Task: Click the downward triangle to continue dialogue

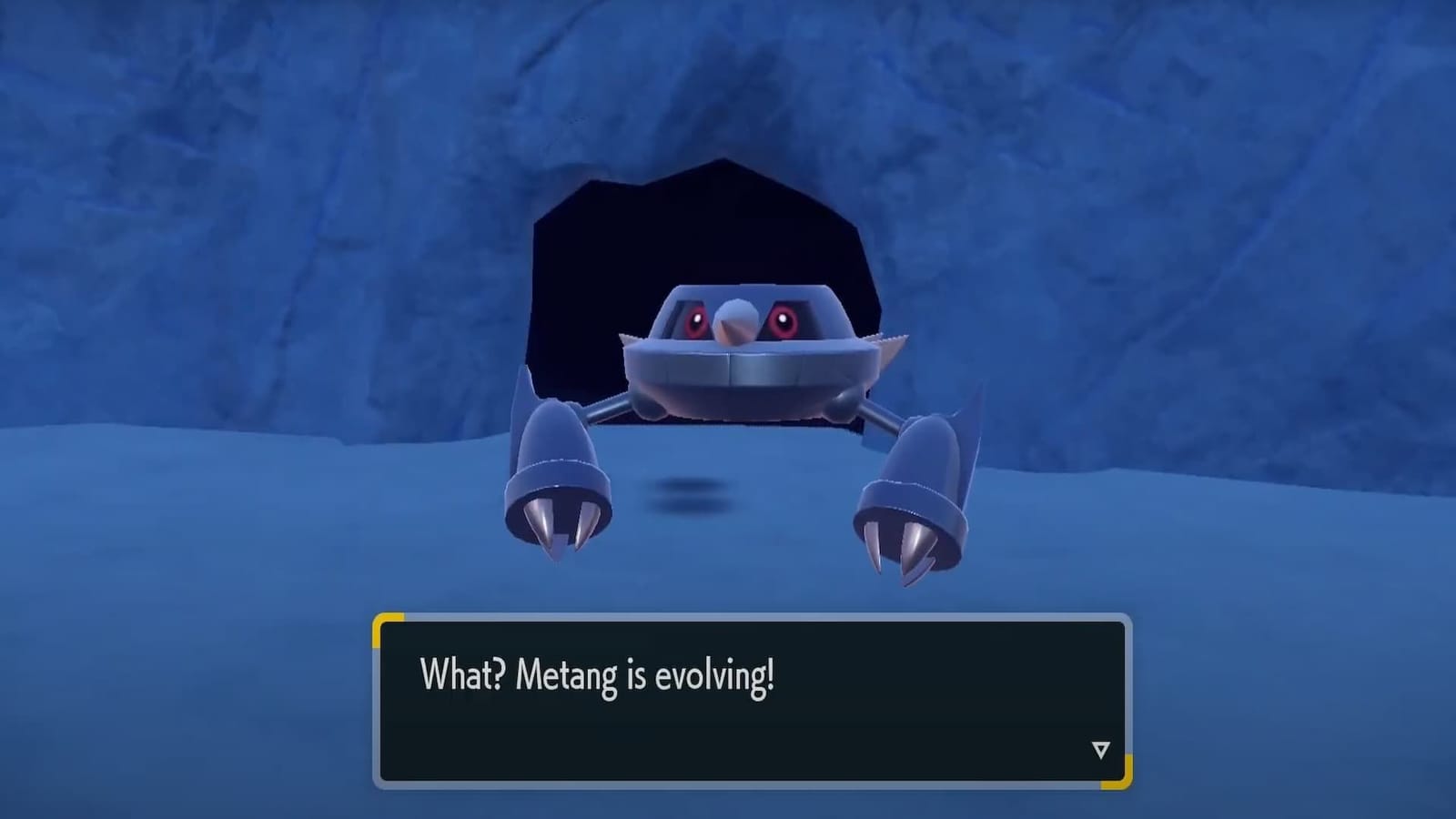Action: tap(1101, 749)
